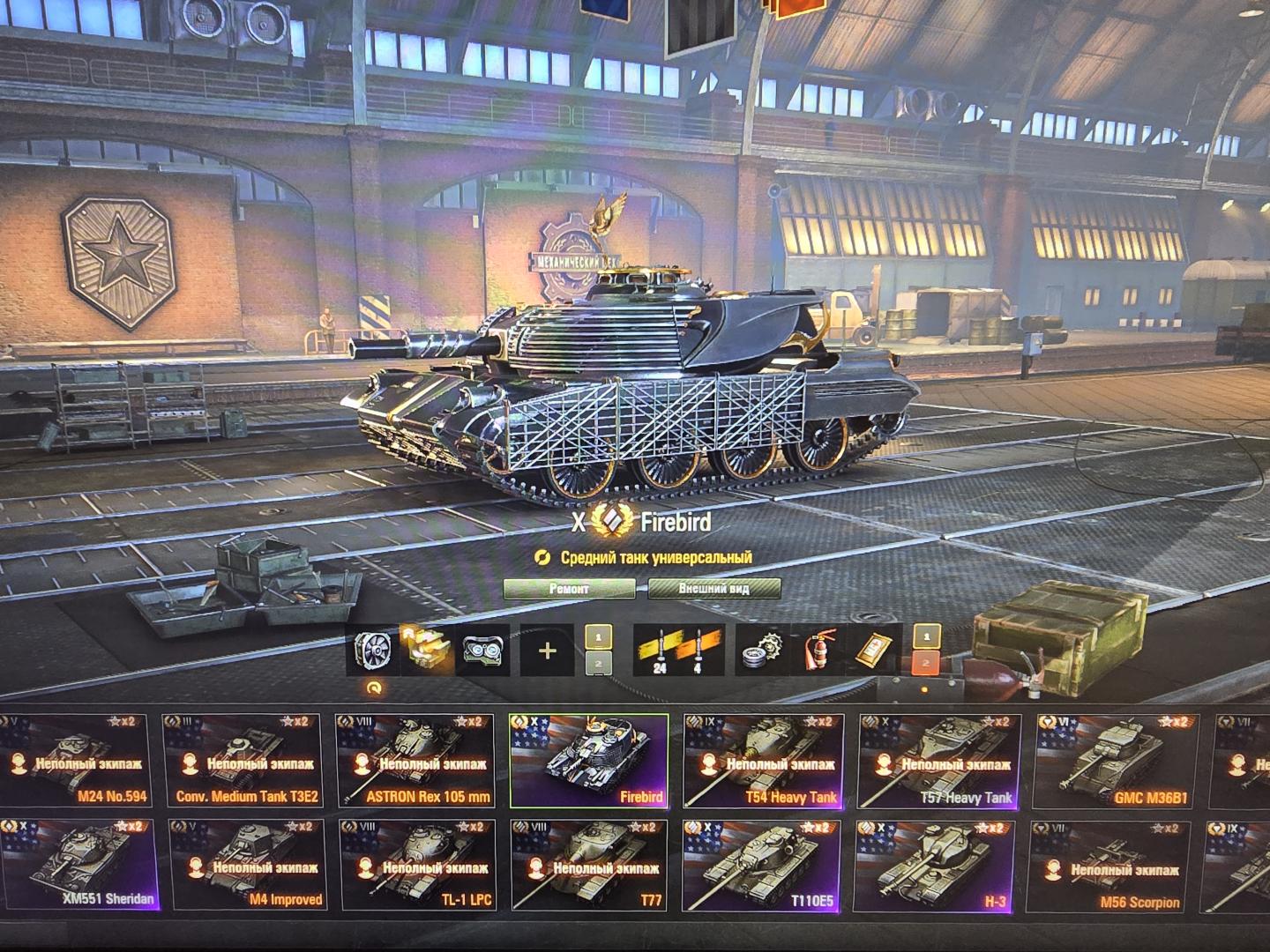Choose the M24 No.594 tank card

[75, 760]
